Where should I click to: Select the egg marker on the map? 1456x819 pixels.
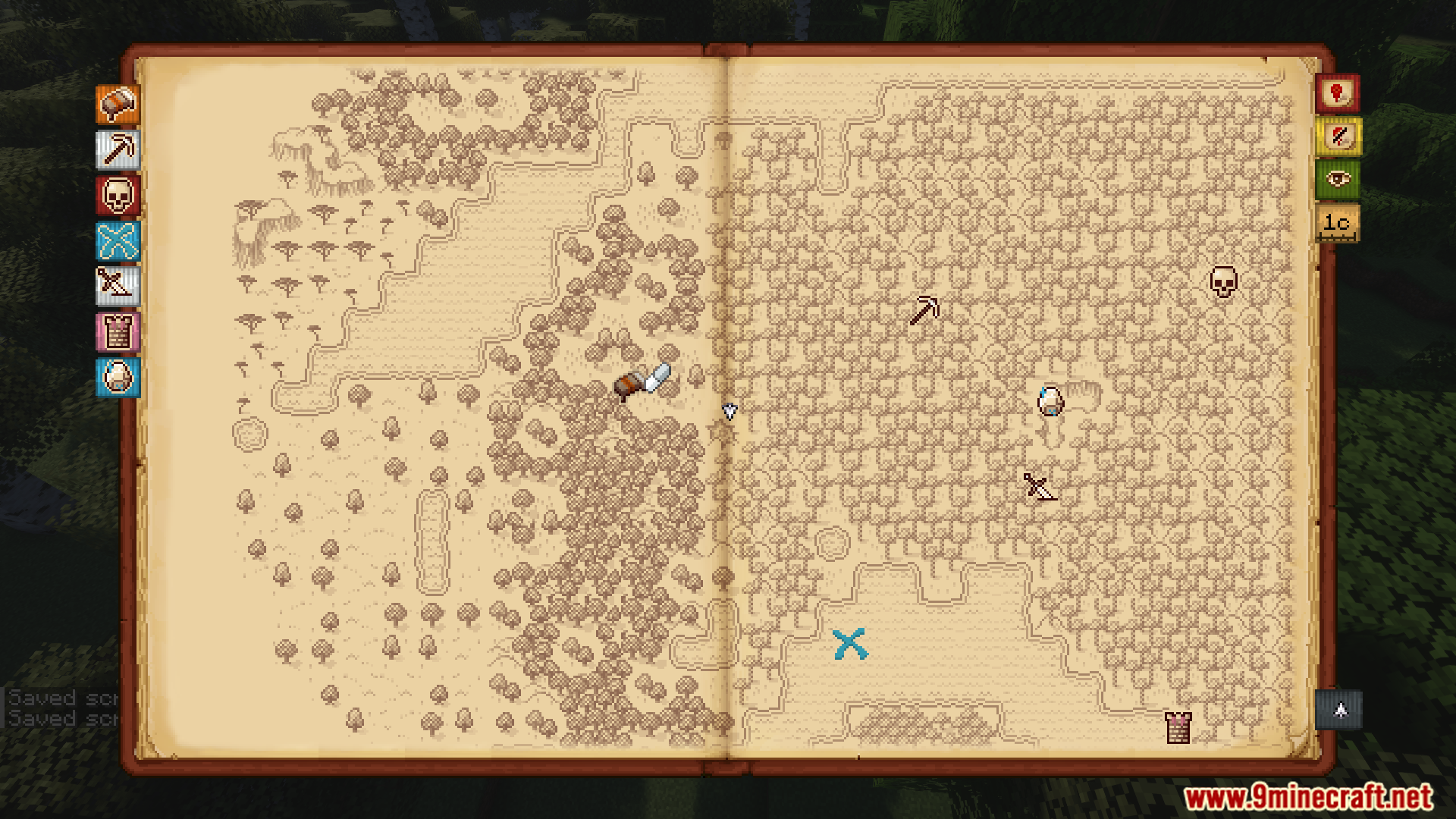pyautogui.click(x=1050, y=401)
